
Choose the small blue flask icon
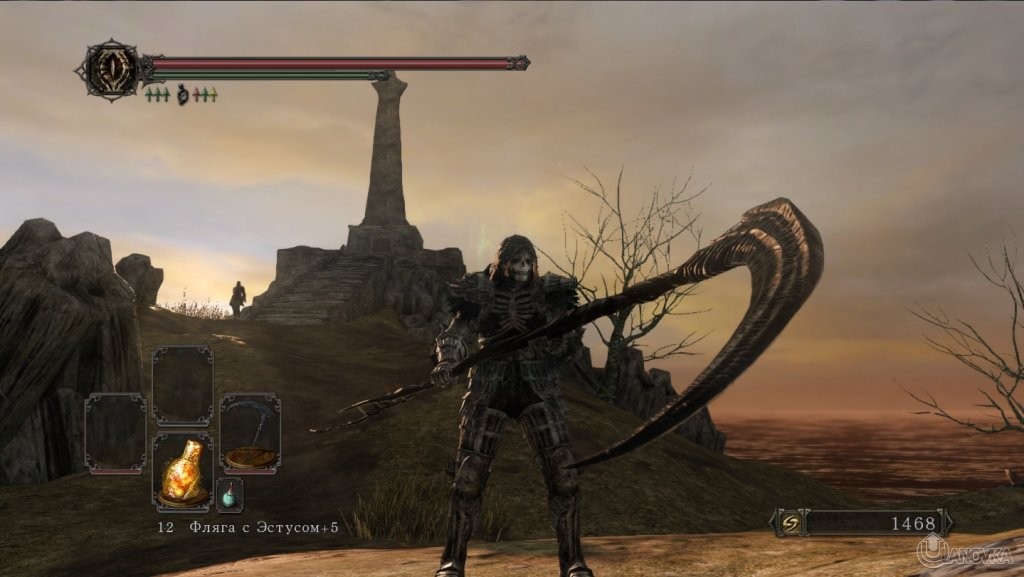coord(229,495)
